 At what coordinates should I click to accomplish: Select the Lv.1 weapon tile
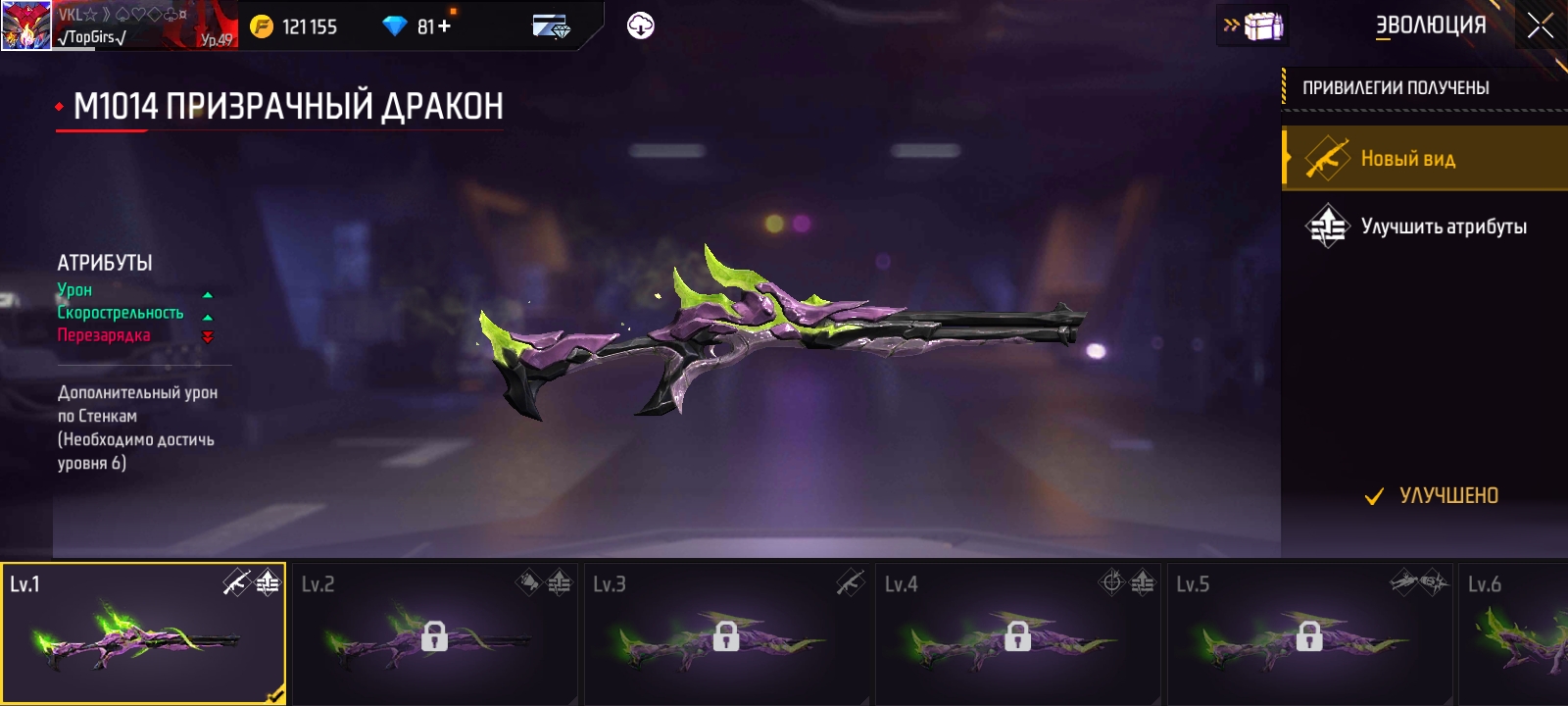[x=143, y=633]
